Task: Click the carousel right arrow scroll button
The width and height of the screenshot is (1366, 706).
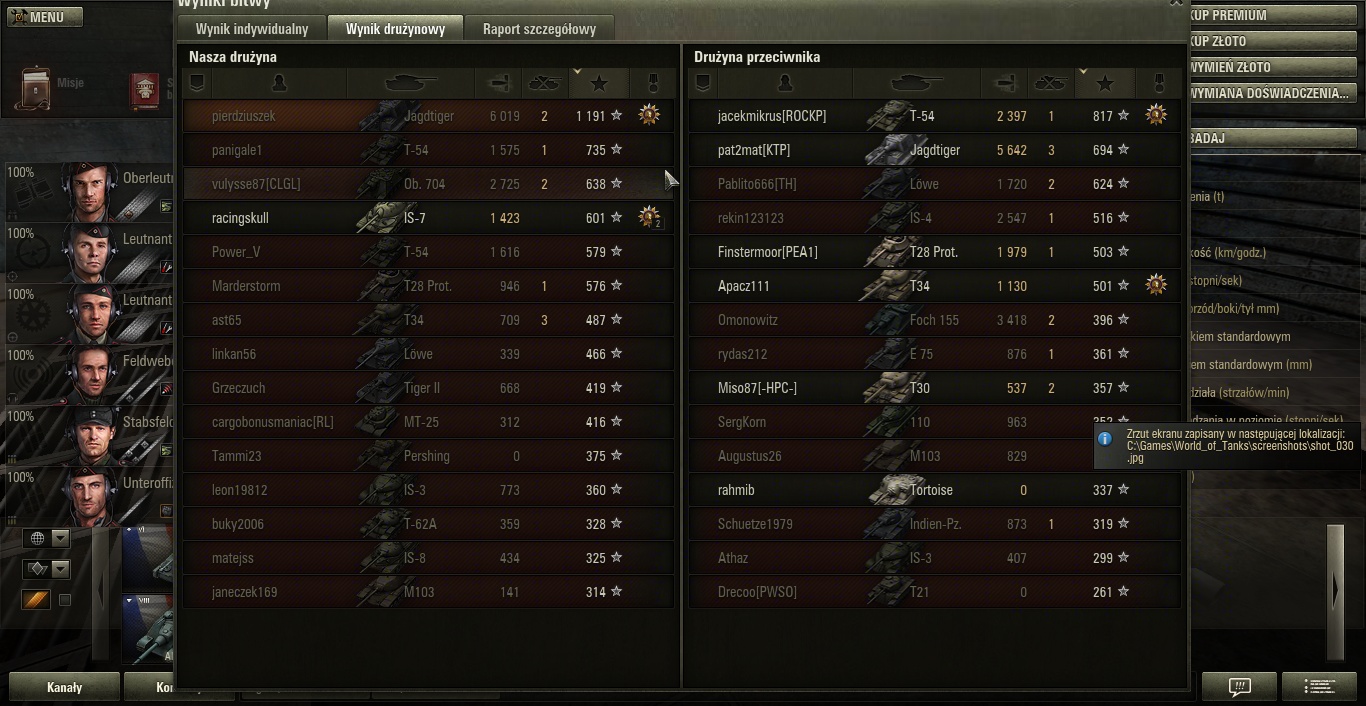Action: (1335, 592)
